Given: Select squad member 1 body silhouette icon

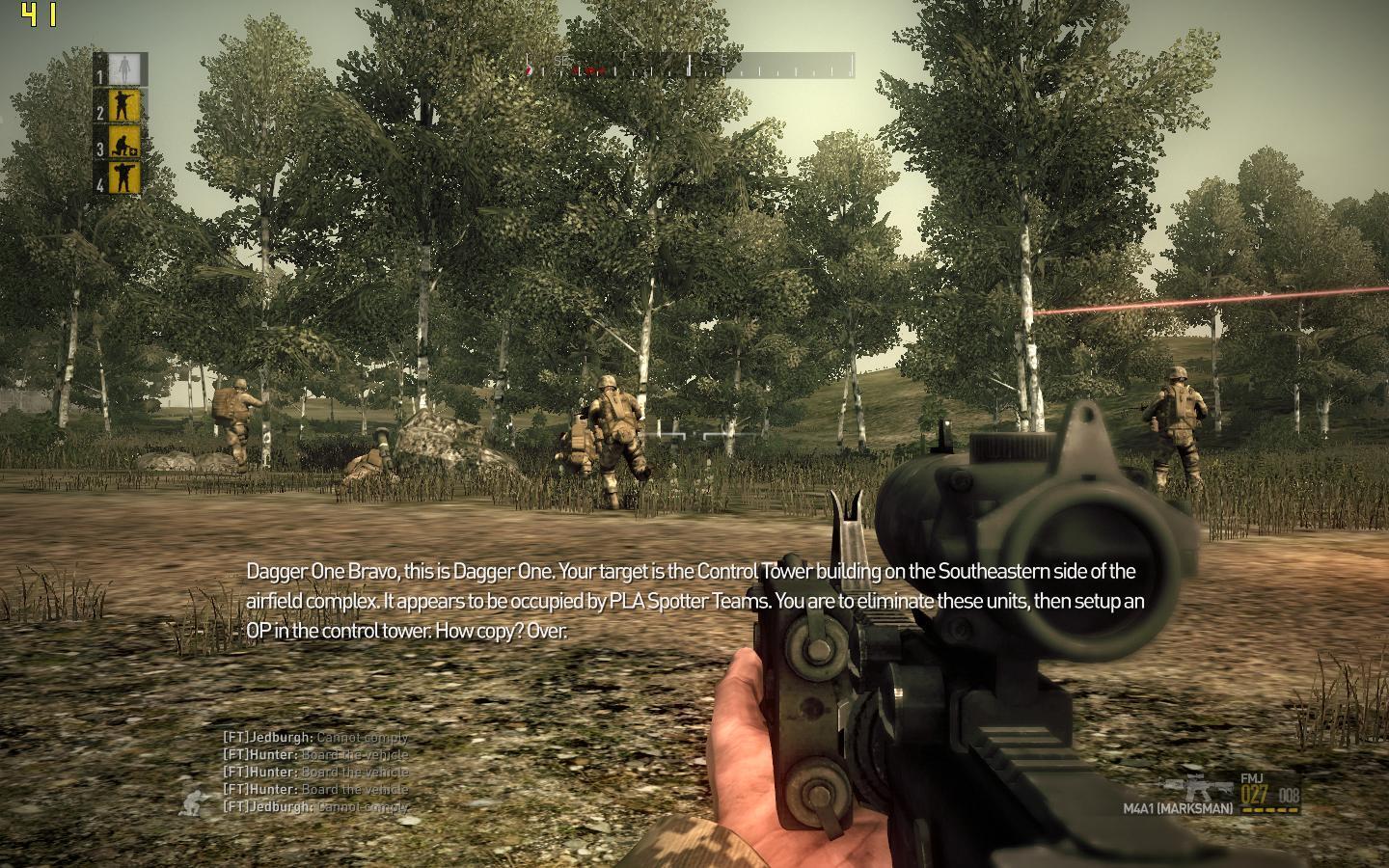Looking at the screenshot, I should pyautogui.click(x=123, y=69).
